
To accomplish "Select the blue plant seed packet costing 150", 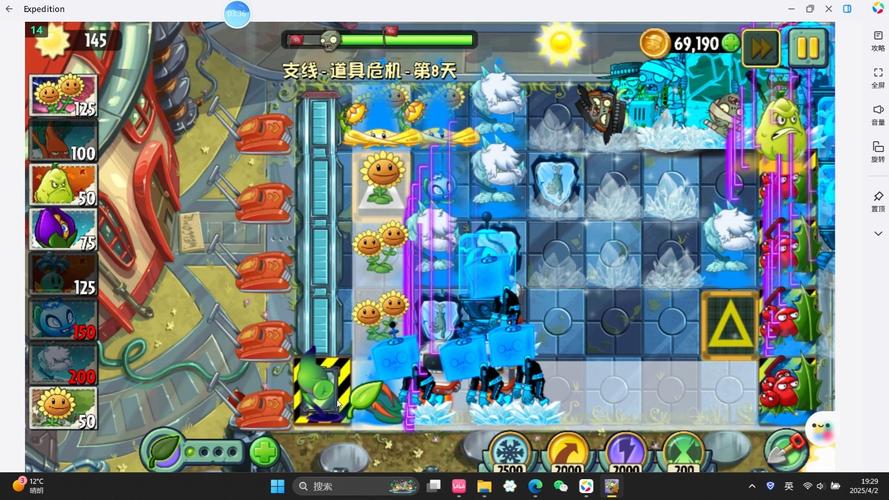I will (62, 319).
